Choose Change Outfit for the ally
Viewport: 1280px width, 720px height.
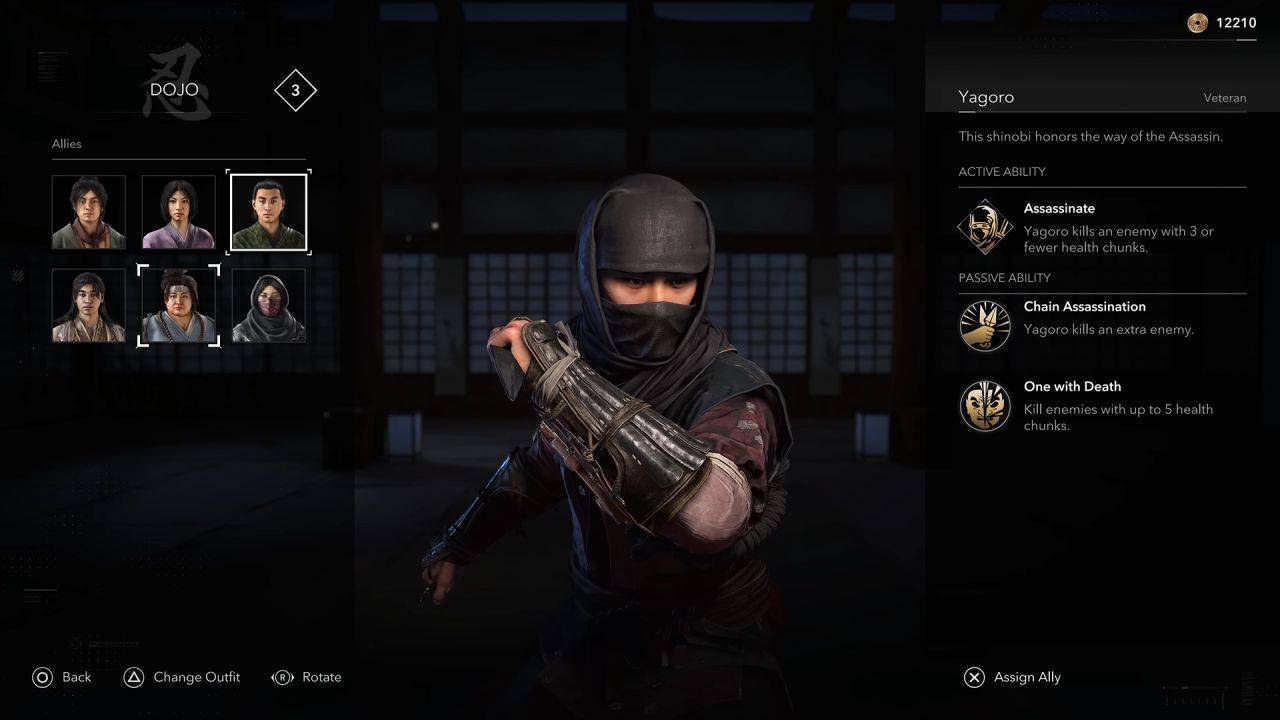tap(182, 677)
